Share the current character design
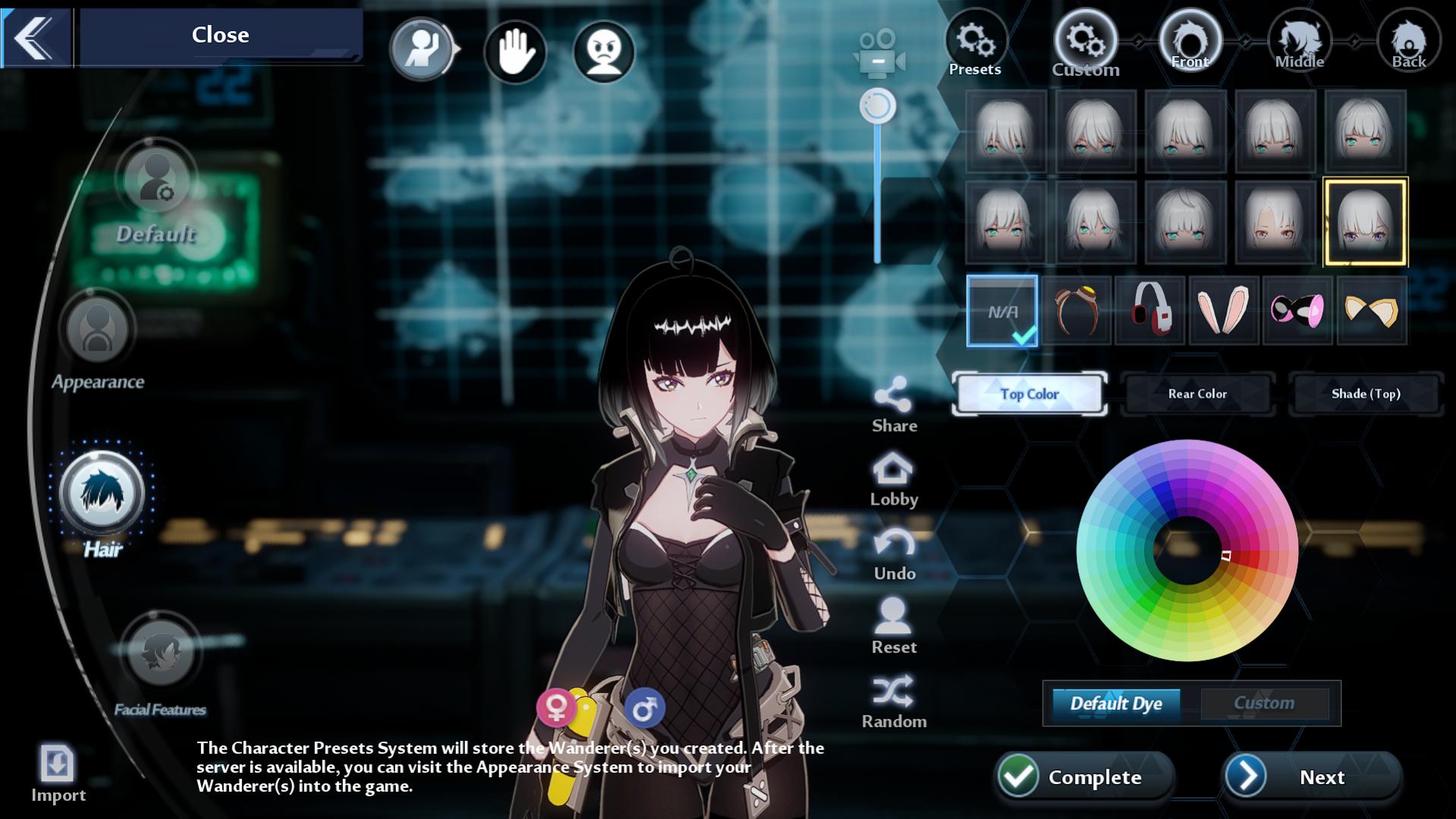1456x819 pixels. click(x=893, y=395)
